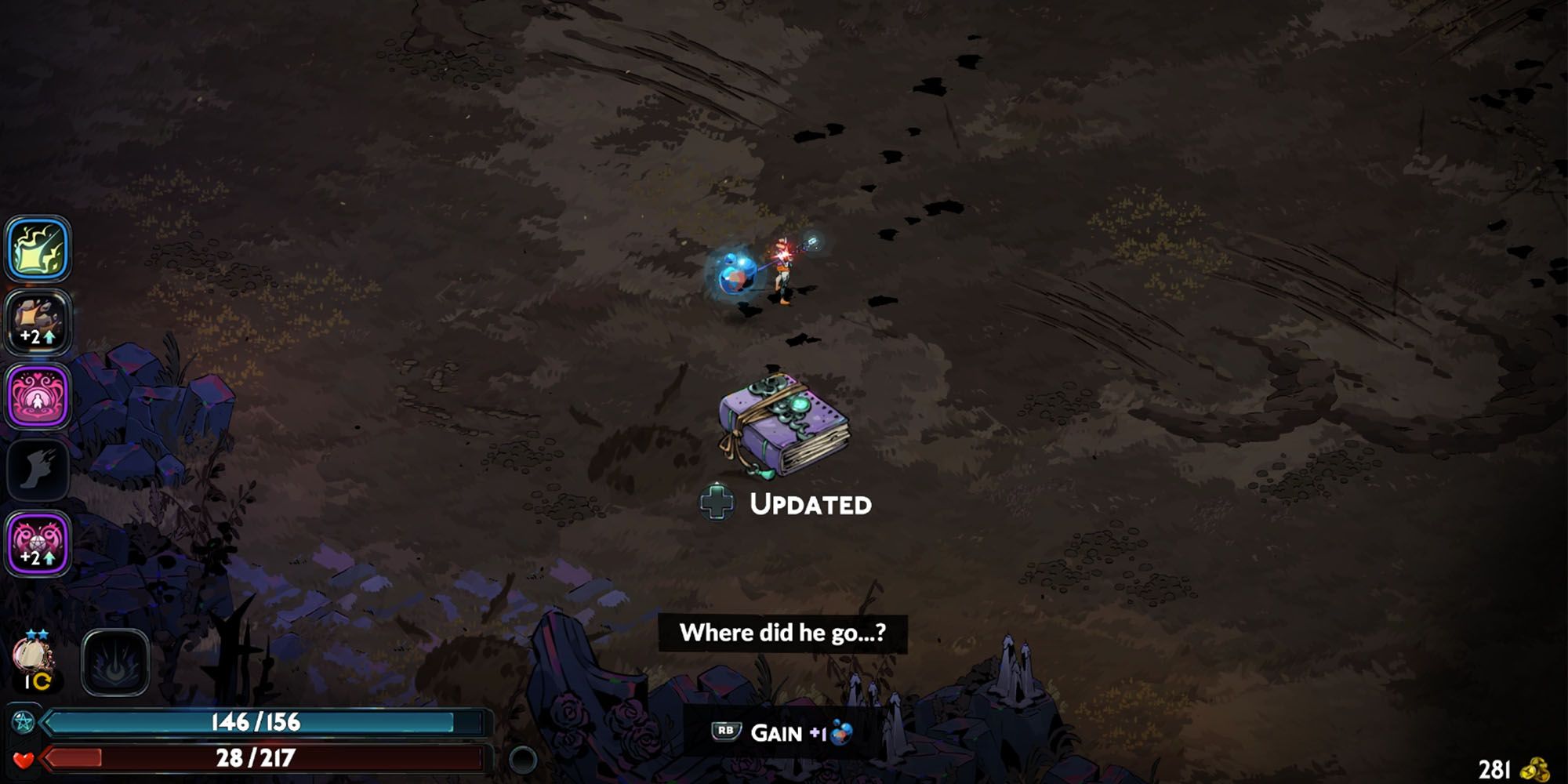Click the special boon icon showing +2
This screenshot has height=784, width=1568.
37,321
